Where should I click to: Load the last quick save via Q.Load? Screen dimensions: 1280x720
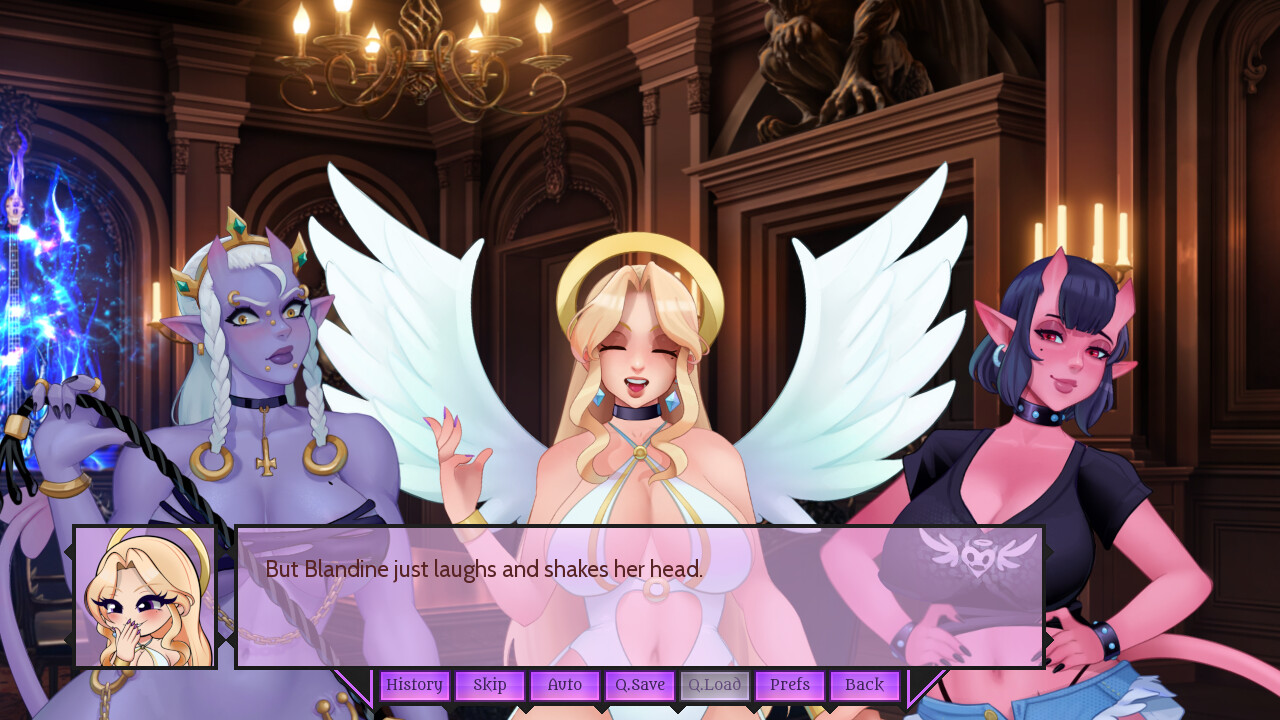[715, 685]
